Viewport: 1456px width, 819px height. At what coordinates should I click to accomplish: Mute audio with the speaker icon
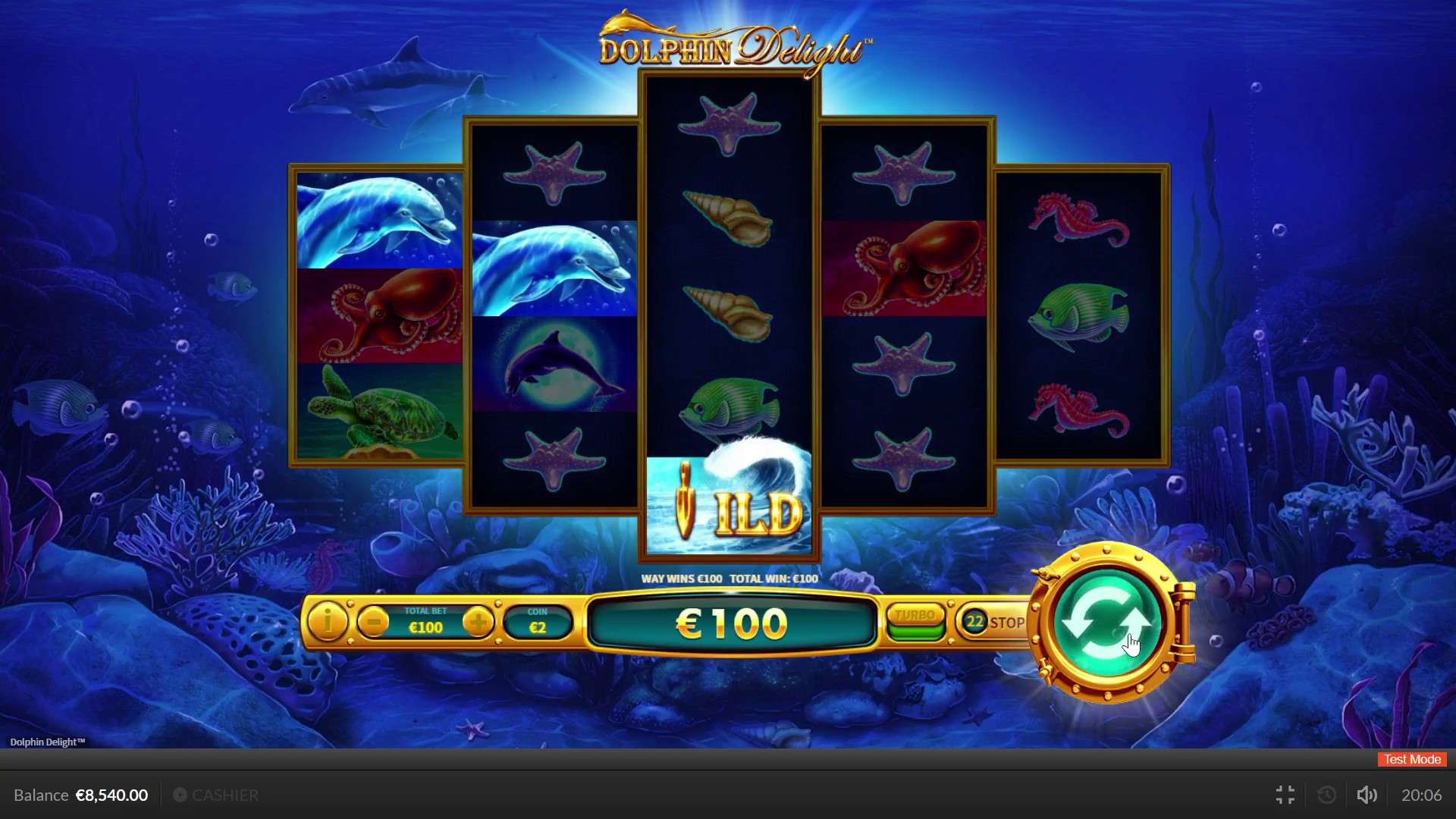click(1367, 795)
